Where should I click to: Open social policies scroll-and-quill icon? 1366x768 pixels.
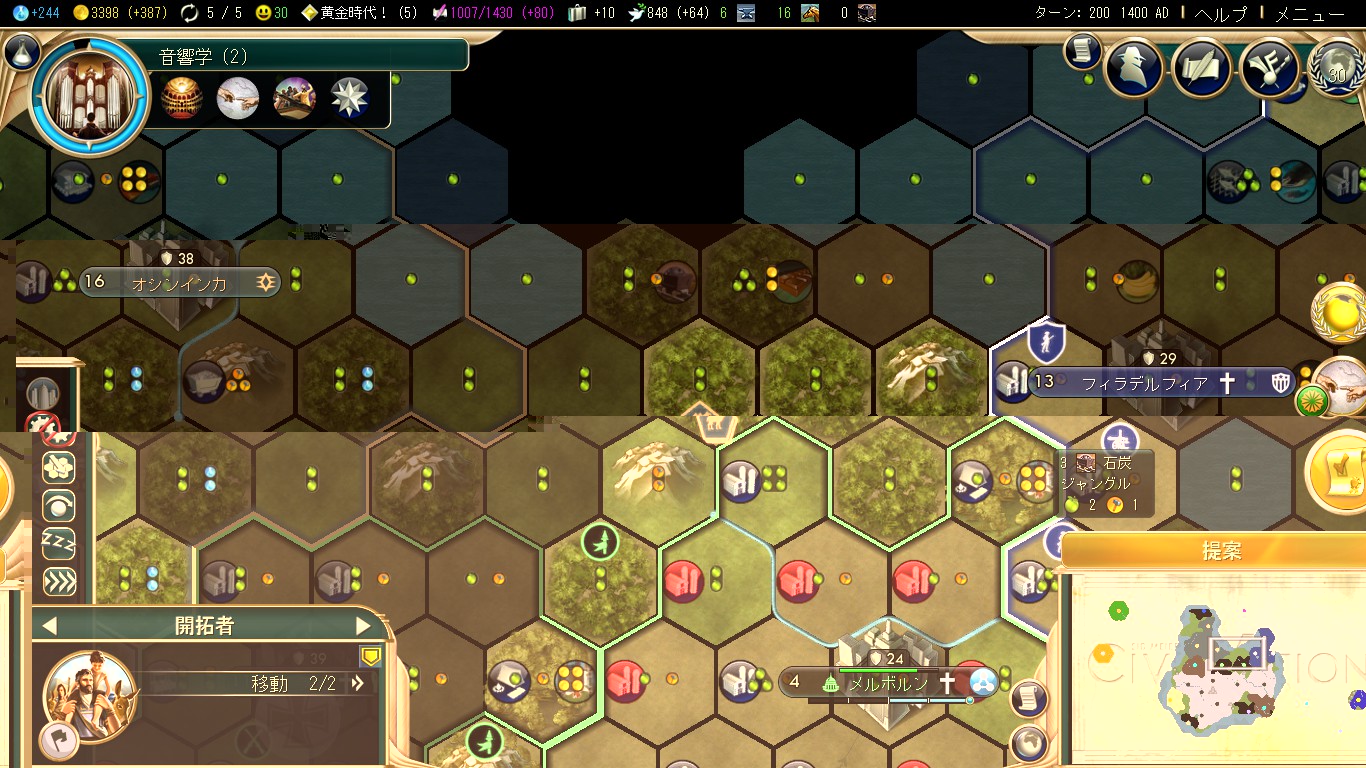coord(1201,68)
